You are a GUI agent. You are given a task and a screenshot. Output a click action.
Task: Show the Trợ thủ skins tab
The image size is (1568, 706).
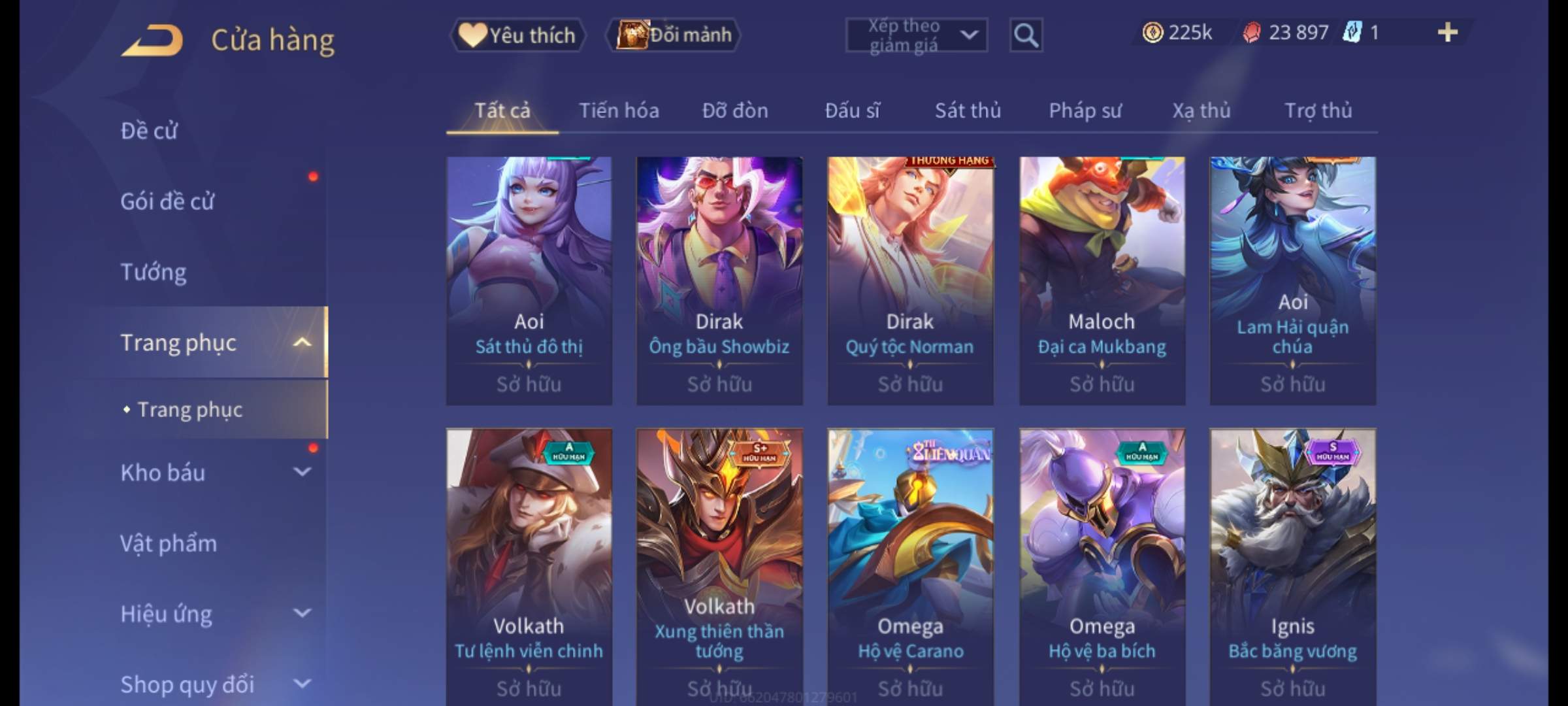point(1318,110)
